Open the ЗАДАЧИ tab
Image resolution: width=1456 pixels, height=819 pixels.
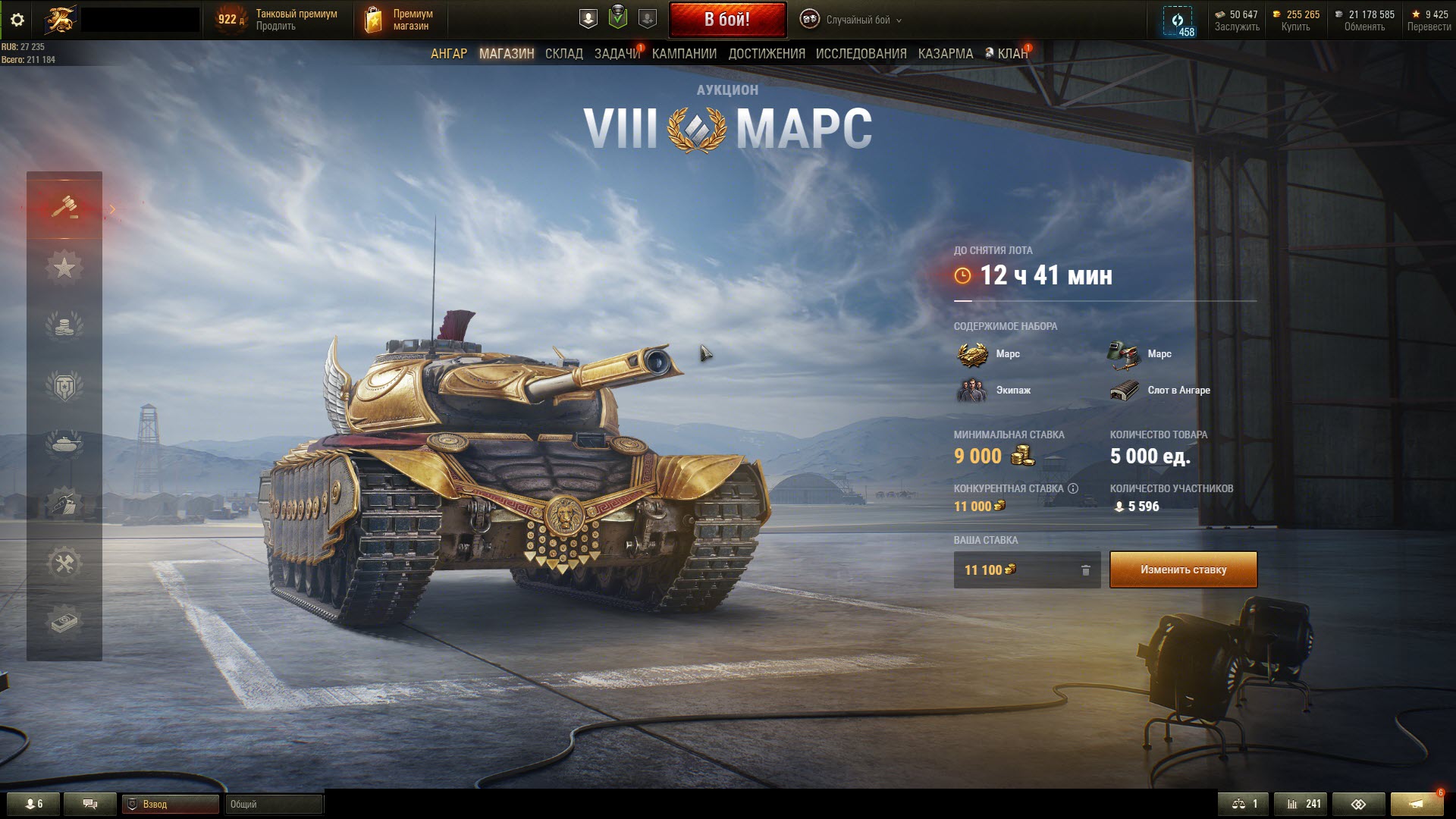point(617,54)
